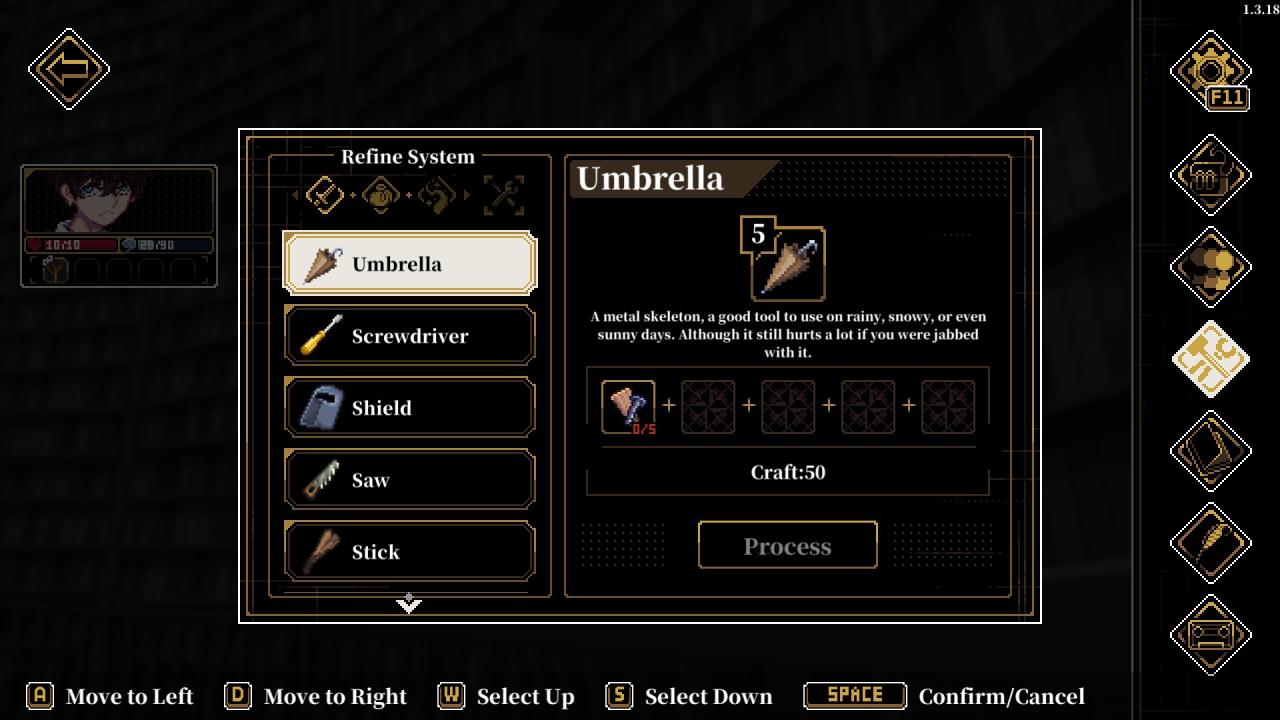Image resolution: width=1280 pixels, height=720 pixels.
Task: Switch to the sword weapon category tab
Action: coord(325,194)
